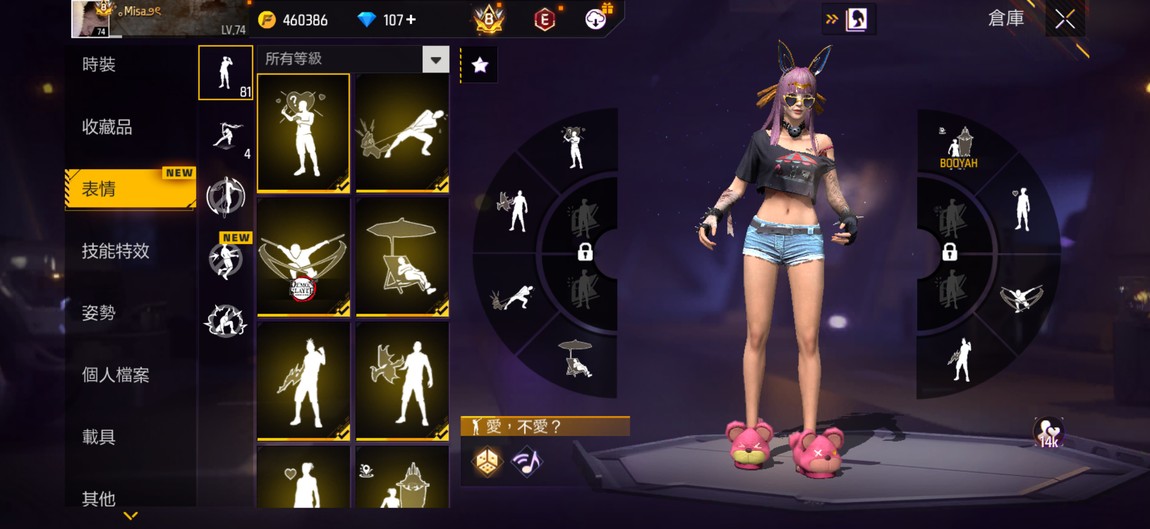Open the 個人檔案 menu entry
This screenshot has width=1150, height=529.
[x=115, y=375]
